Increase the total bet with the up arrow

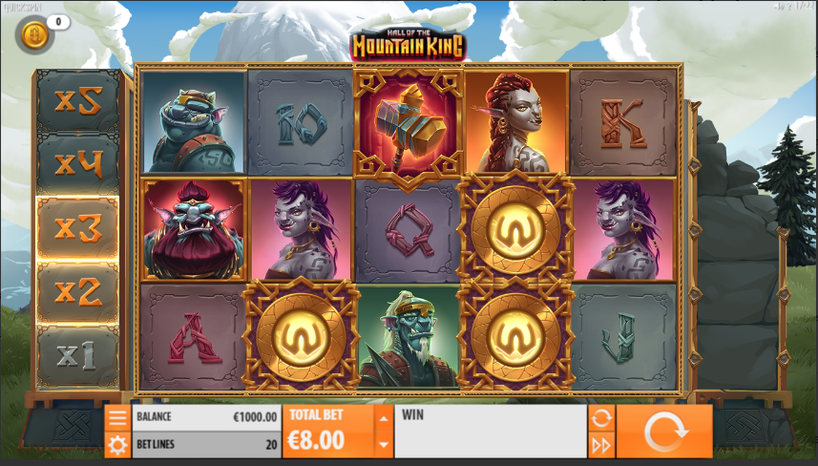click(x=383, y=418)
